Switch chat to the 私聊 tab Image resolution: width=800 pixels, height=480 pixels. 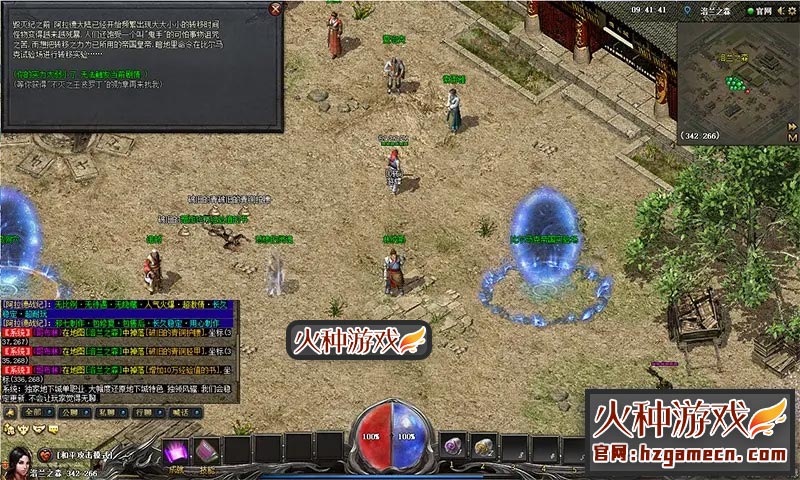coord(105,411)
